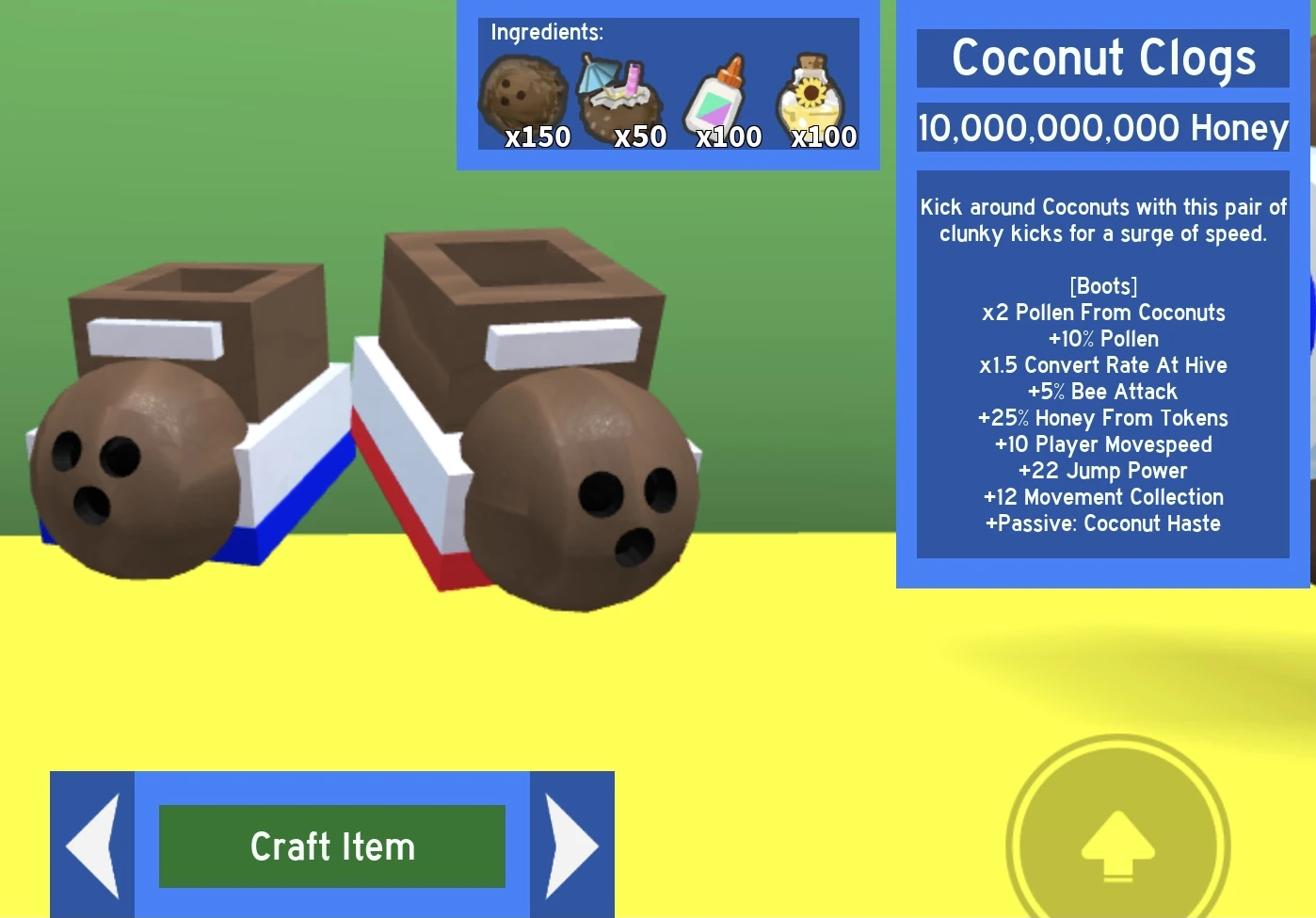Tap the x150 Coconut requirement
Screen dimensions: 1316x918
pyautogui.click(x=538, y=137)
